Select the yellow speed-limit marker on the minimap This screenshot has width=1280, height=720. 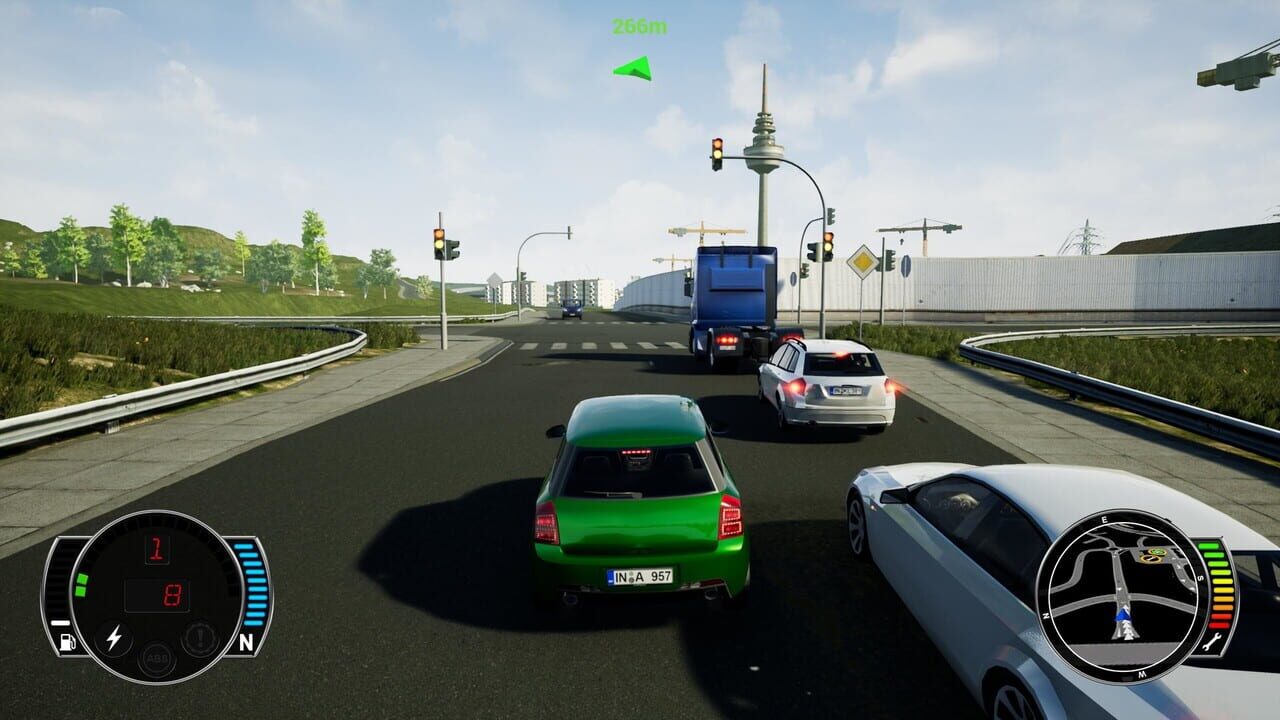pos(1150,559)
